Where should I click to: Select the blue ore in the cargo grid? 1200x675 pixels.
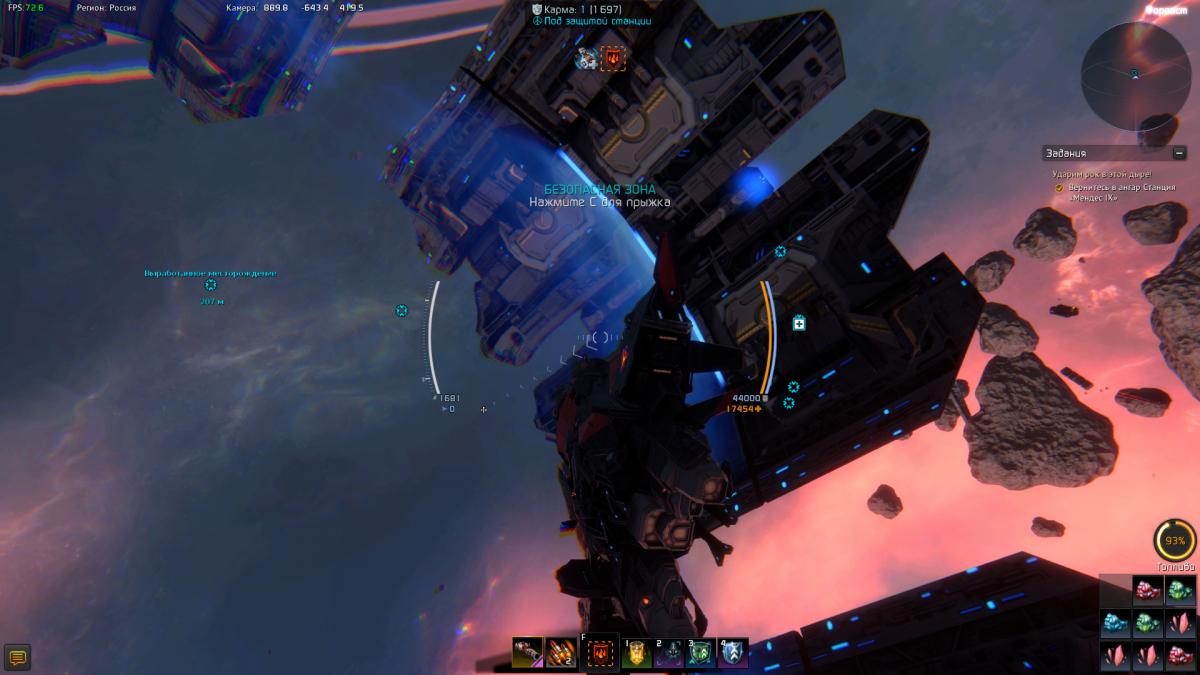pyautogui.click(x=1115, y=624)
